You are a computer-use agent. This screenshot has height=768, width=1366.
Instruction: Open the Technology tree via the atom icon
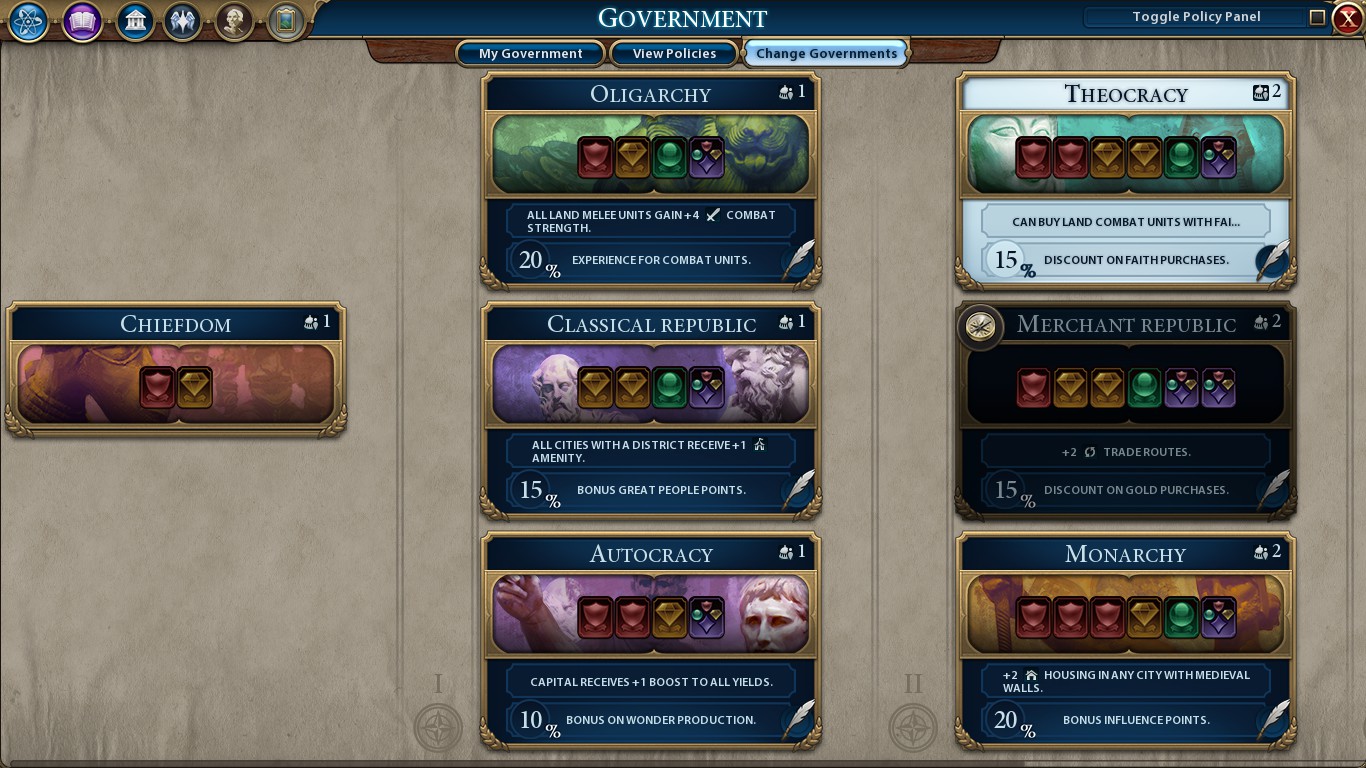coord(27,21)
